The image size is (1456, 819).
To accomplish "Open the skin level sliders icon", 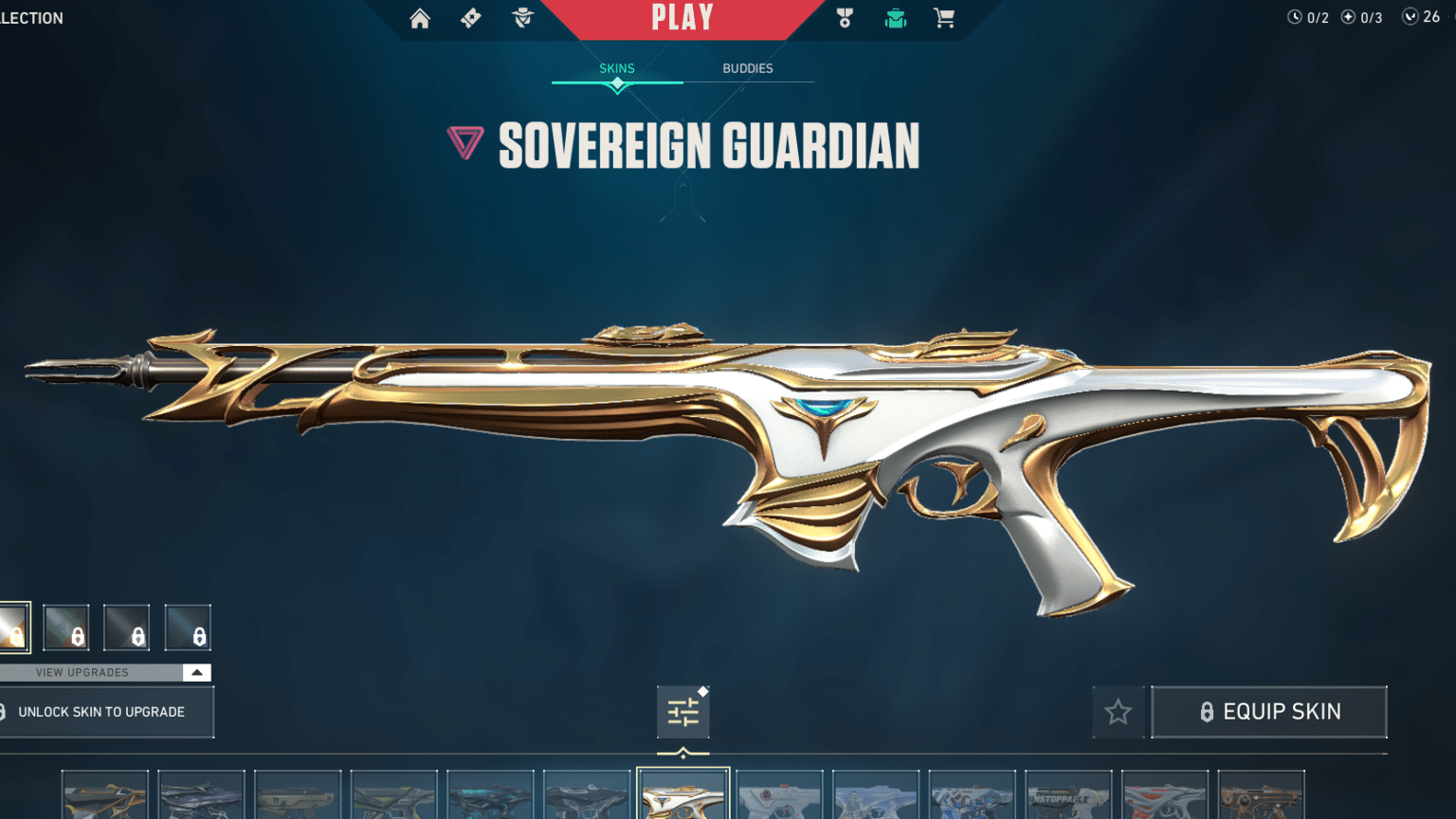I will click(682, 712).
